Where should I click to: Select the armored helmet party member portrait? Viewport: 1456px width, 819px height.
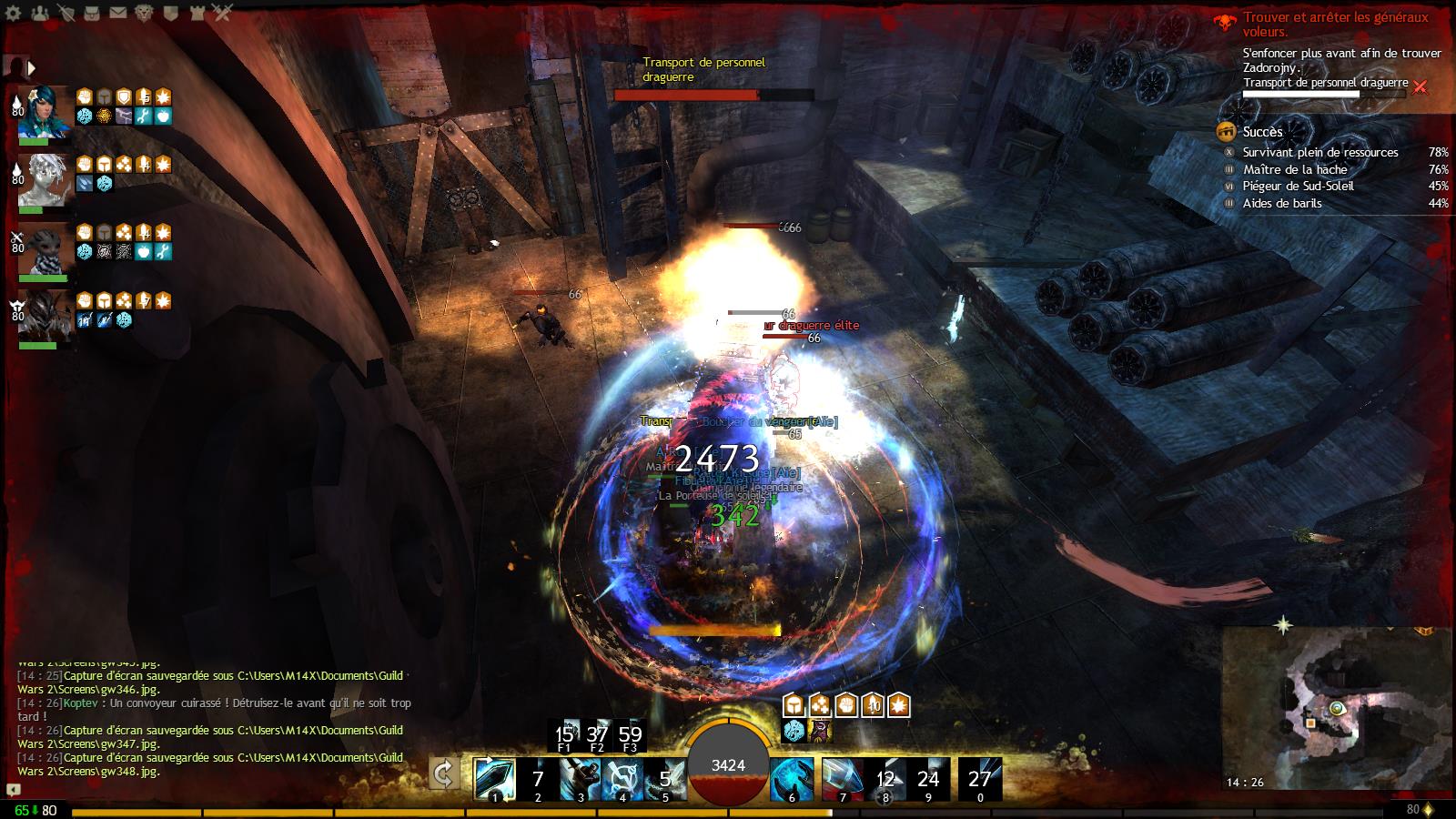(43, 315)
